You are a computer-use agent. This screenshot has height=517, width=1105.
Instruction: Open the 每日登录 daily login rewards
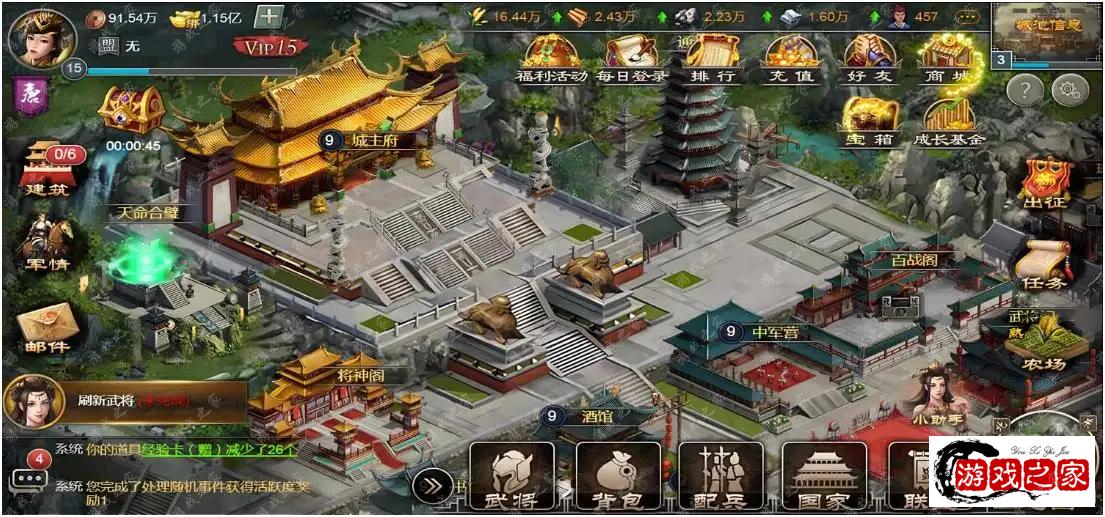point(631,59)
